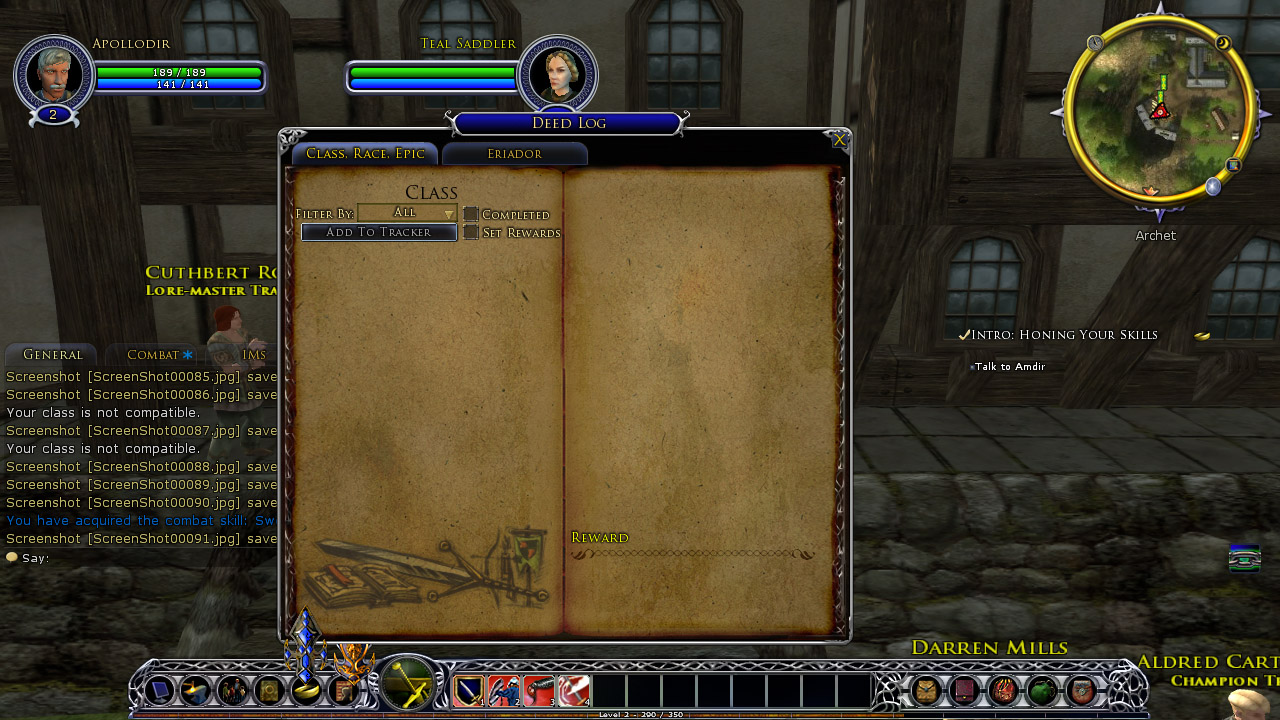Screen dimensions: 1280x720
Task: Switch to the Eriador tab
Action: 514,154
